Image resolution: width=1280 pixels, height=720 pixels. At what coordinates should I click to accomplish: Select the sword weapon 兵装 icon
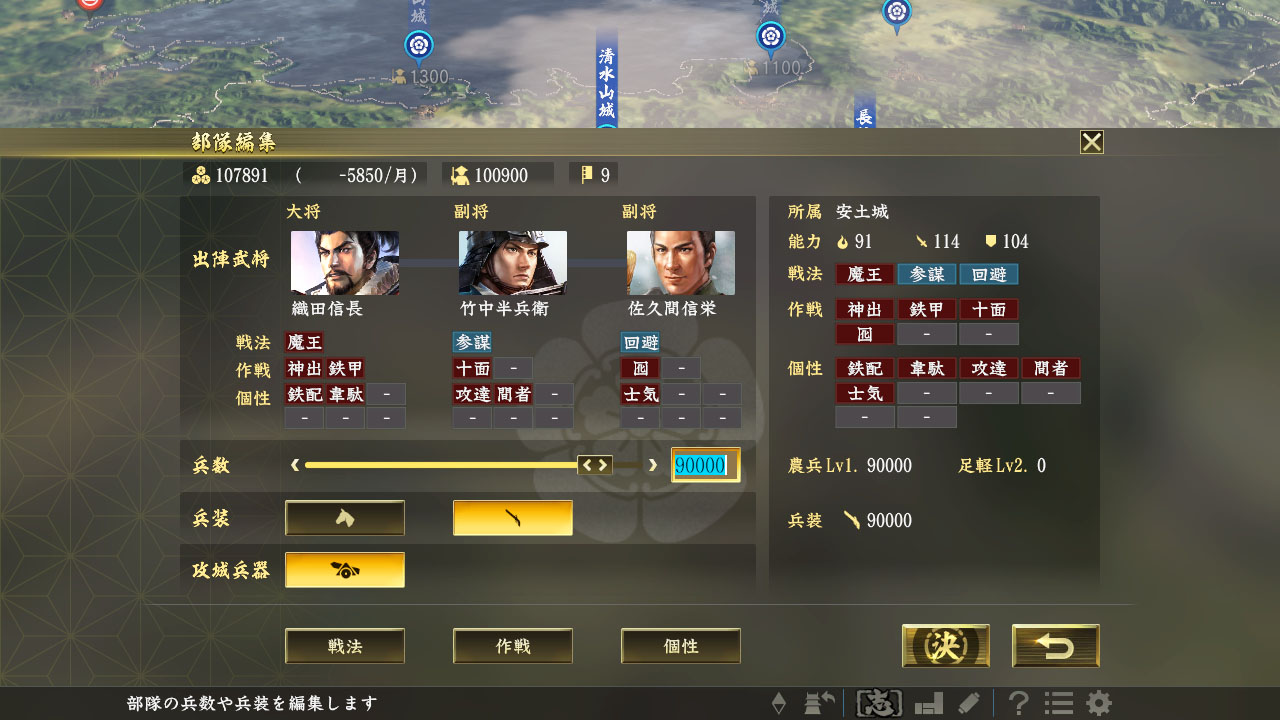coord(512,518)
